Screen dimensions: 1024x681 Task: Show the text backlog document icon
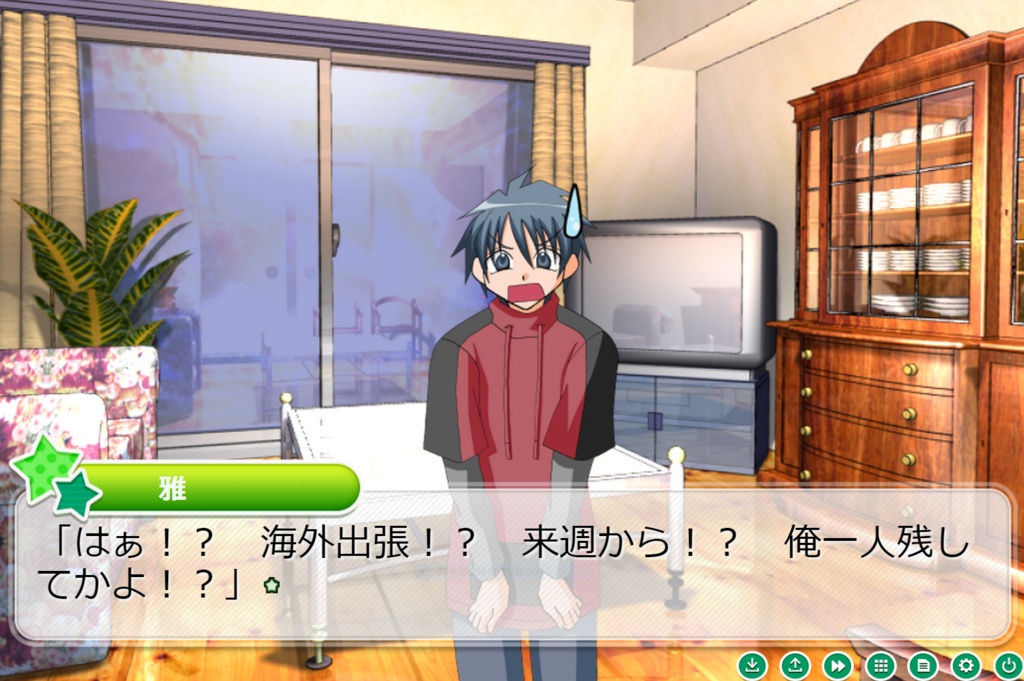click(x=923, y=665)
